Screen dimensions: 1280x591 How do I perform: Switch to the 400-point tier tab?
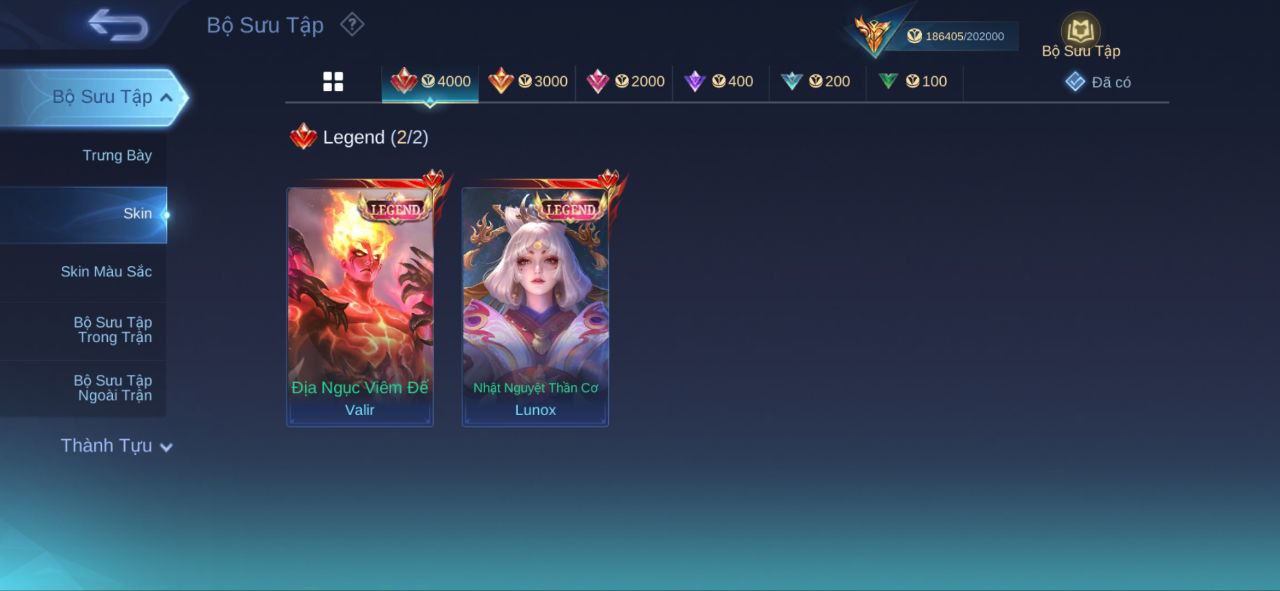point(719,82)
